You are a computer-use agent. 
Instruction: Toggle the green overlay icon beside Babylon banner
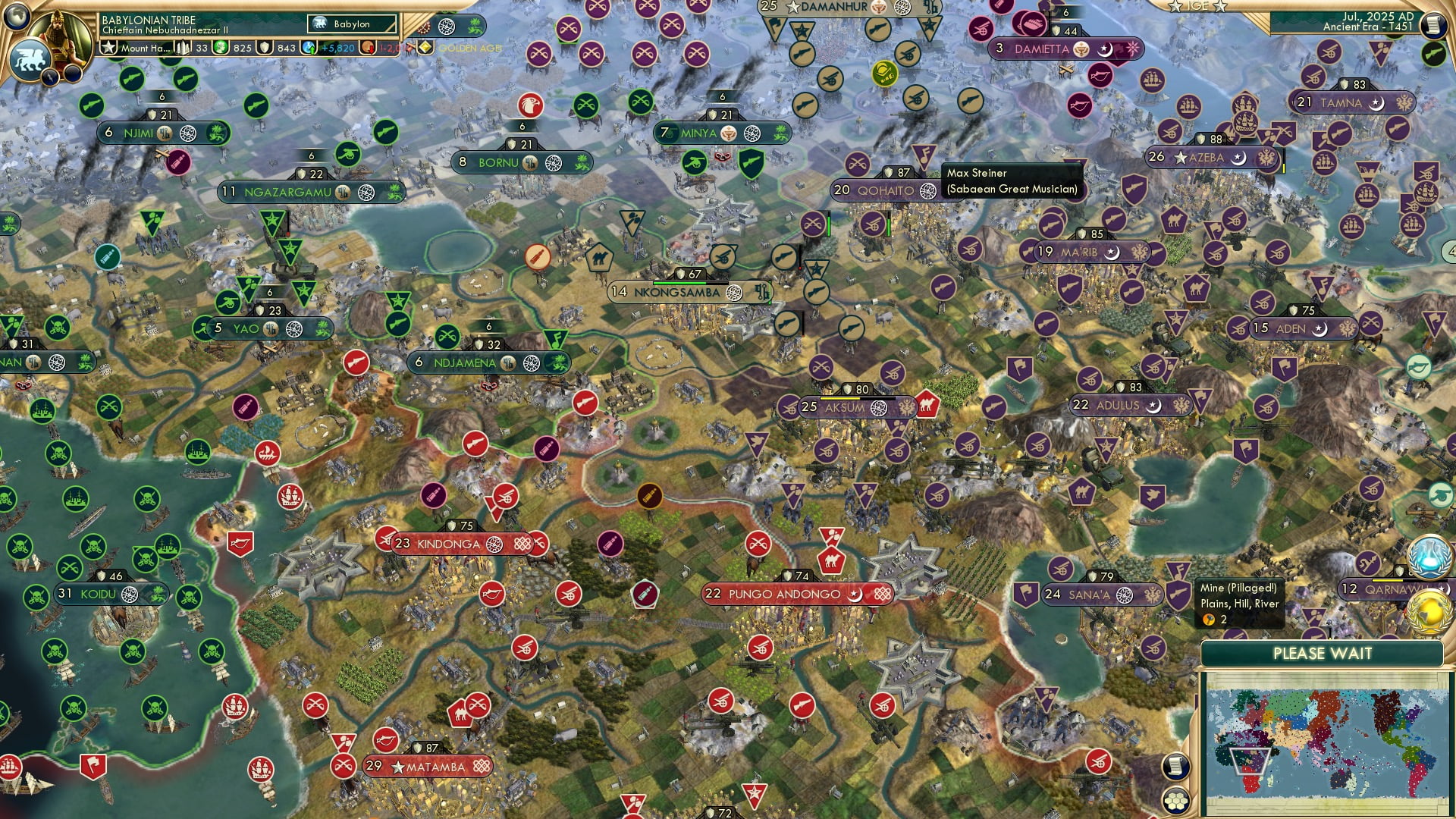(475, 27)
